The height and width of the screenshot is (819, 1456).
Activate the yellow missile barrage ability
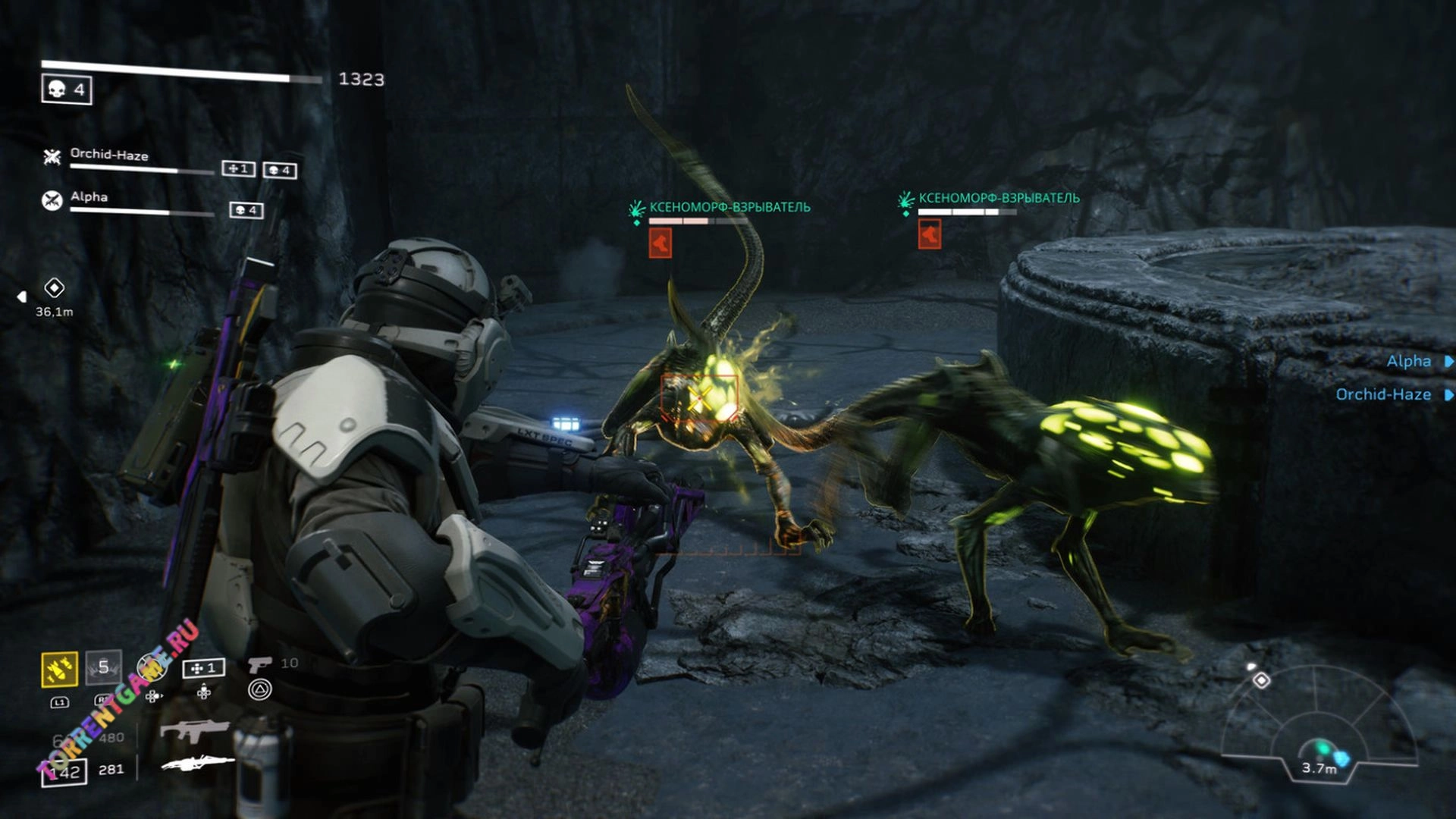(x=59, y=669)
